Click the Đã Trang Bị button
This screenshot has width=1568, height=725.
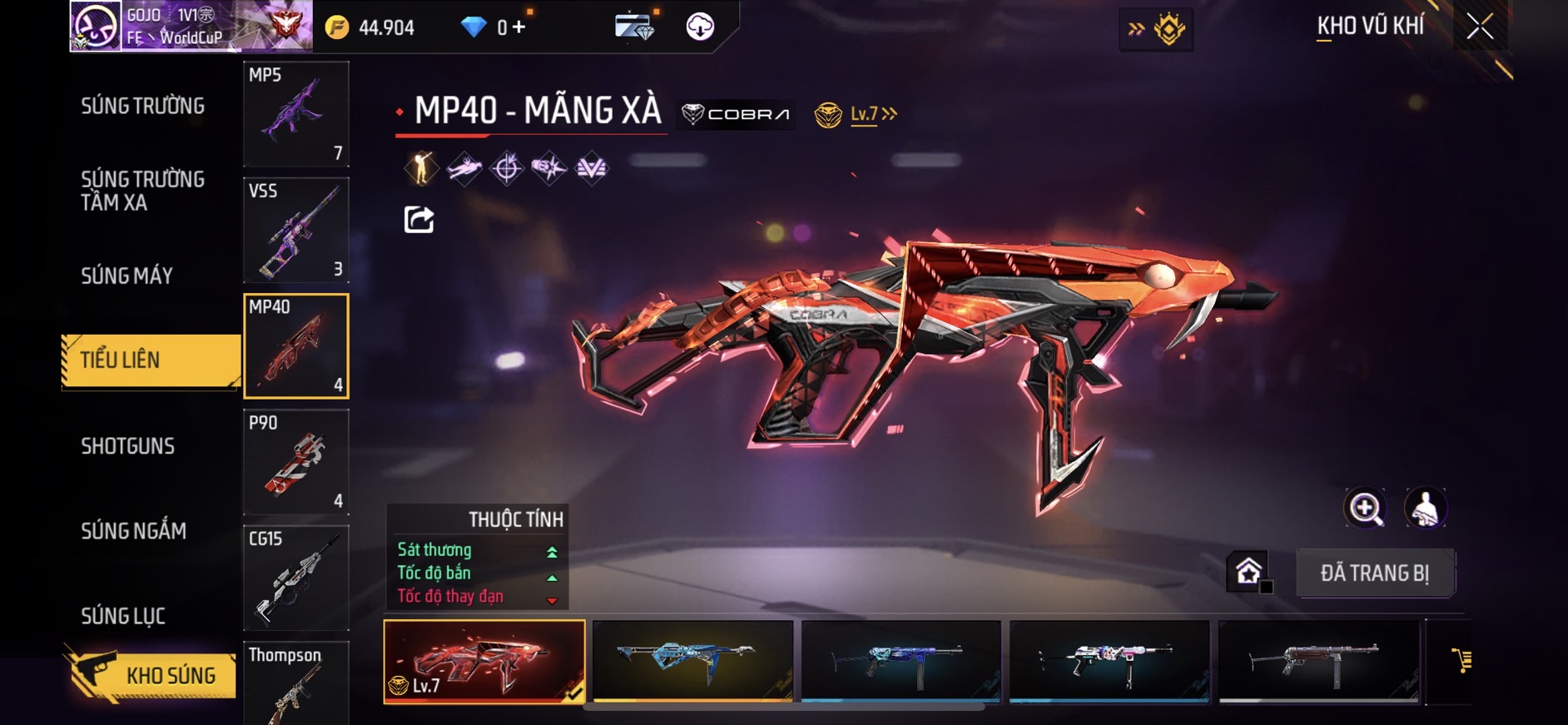tap(1375, 573)
